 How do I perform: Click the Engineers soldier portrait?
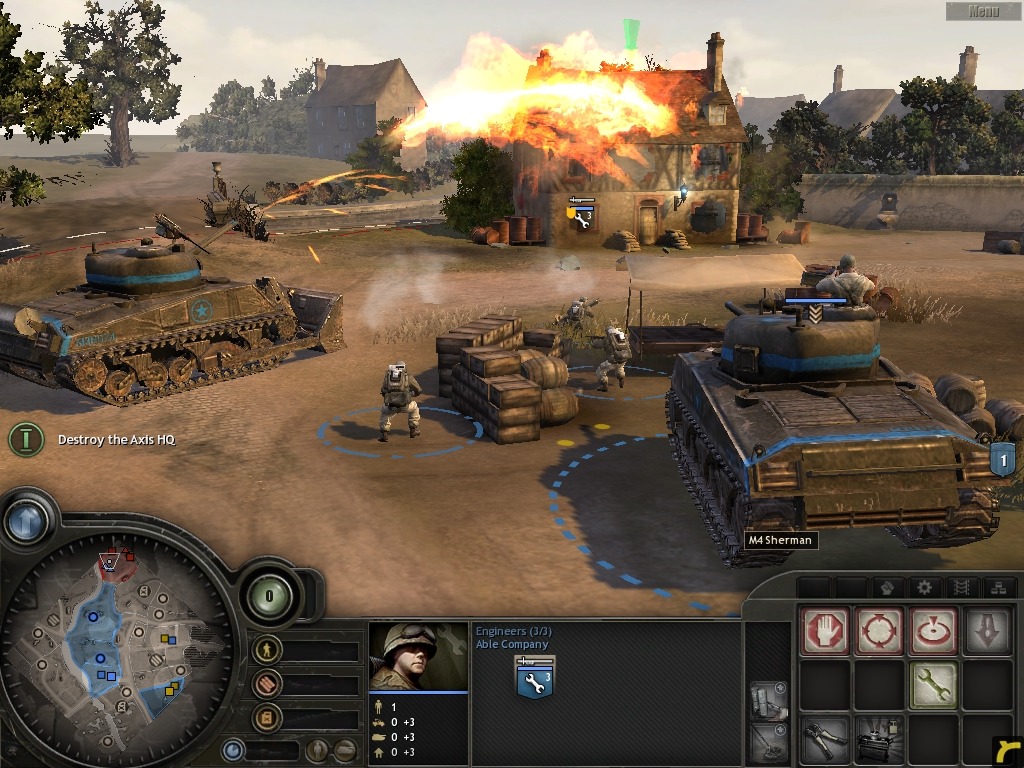418,656
